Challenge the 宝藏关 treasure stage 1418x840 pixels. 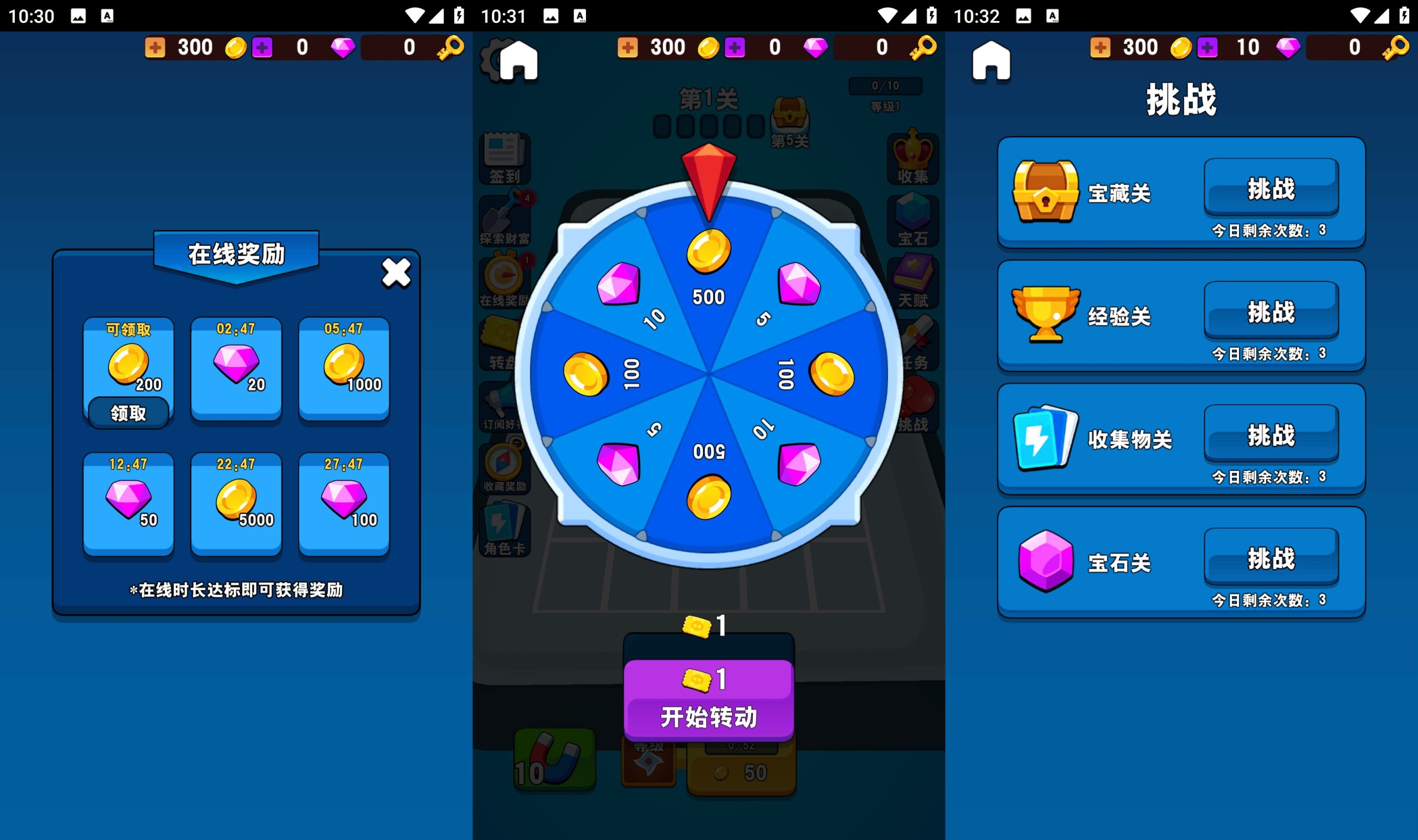(x=1271, y=188)
